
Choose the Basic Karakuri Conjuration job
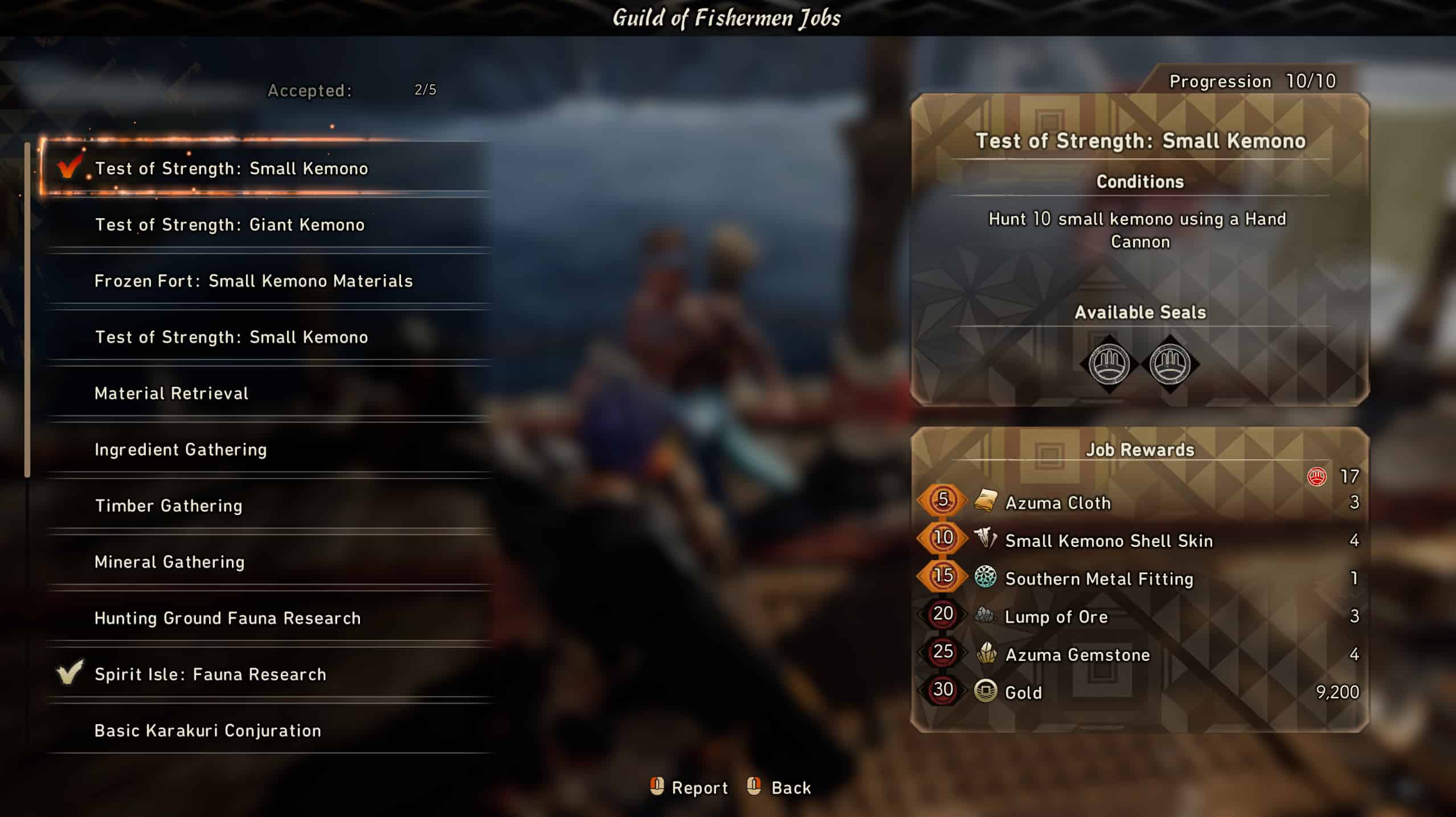click(208, 730)
